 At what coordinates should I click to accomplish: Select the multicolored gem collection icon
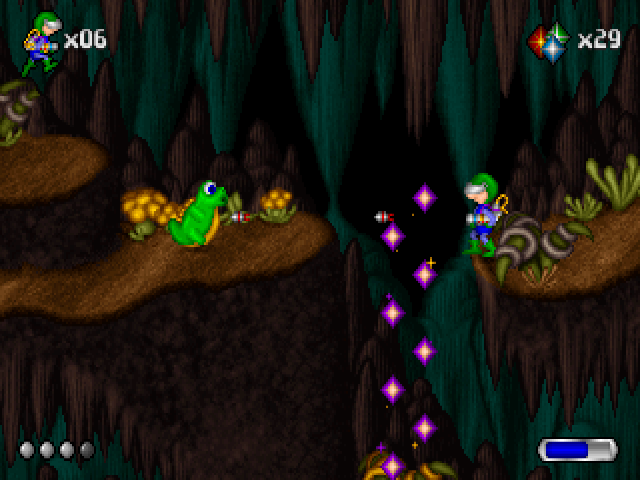(548, 42)
